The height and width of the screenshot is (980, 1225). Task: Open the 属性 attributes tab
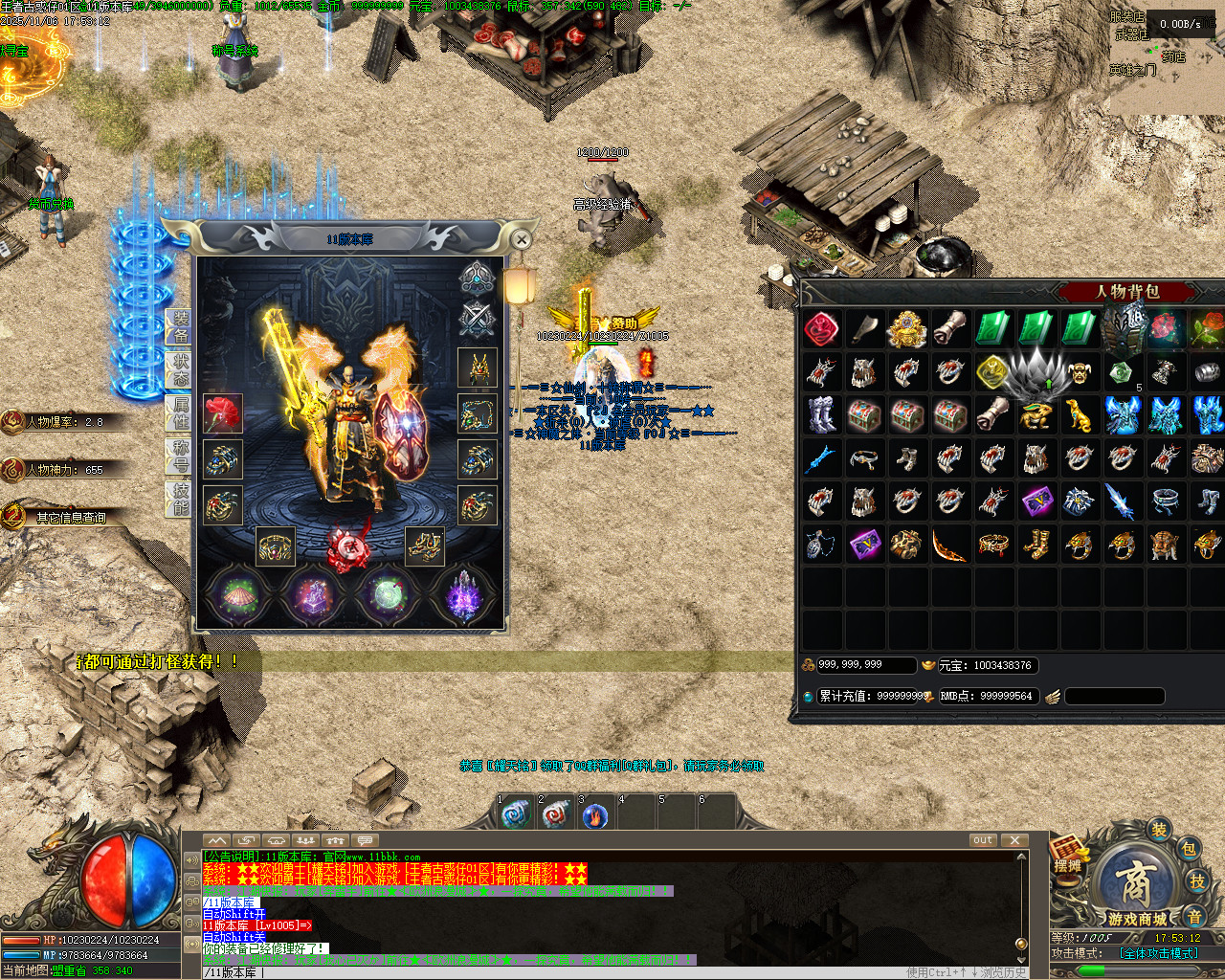point(180,412)
